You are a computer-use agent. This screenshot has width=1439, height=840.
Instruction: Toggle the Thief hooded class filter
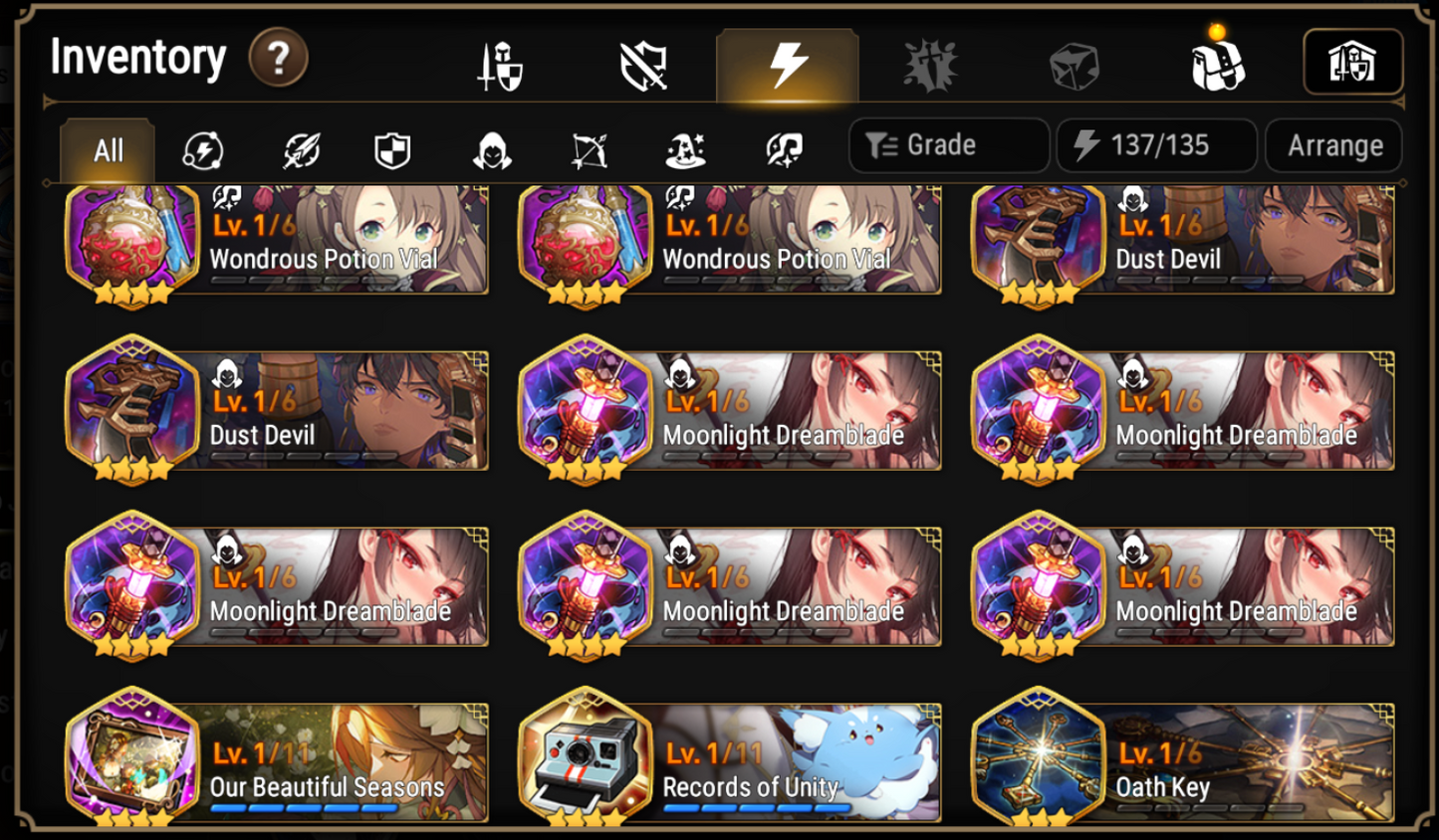tap(490, 150)
